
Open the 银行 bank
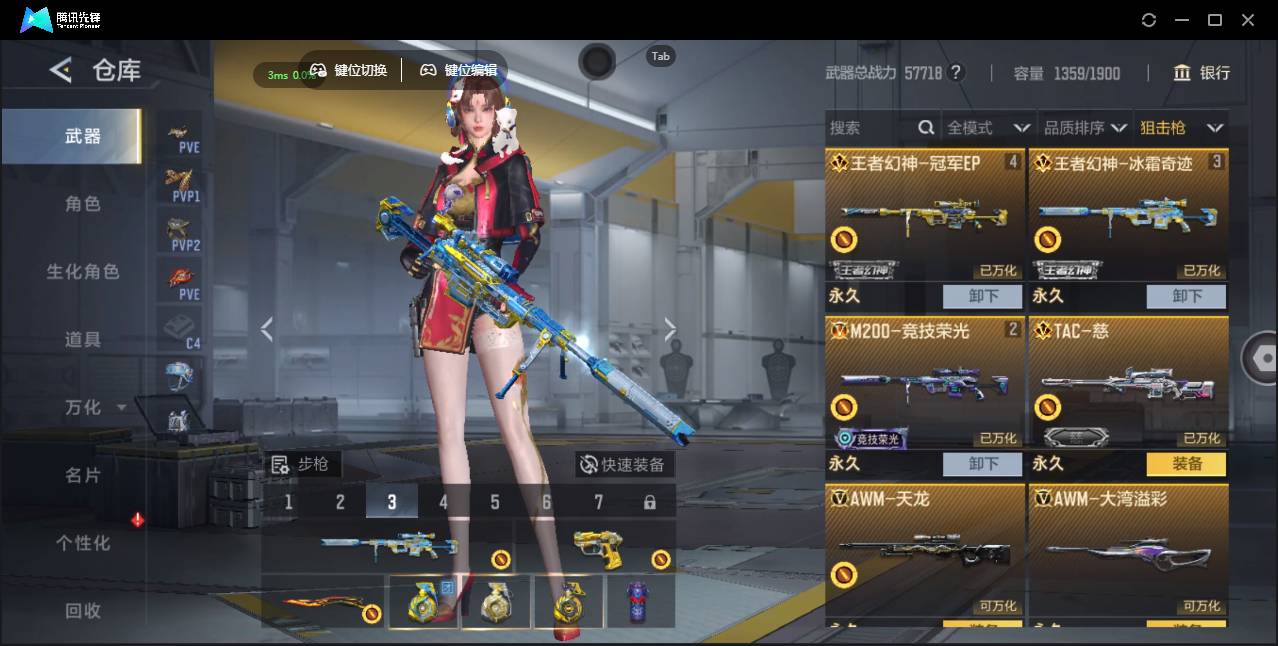click(x=1202, y=73)
